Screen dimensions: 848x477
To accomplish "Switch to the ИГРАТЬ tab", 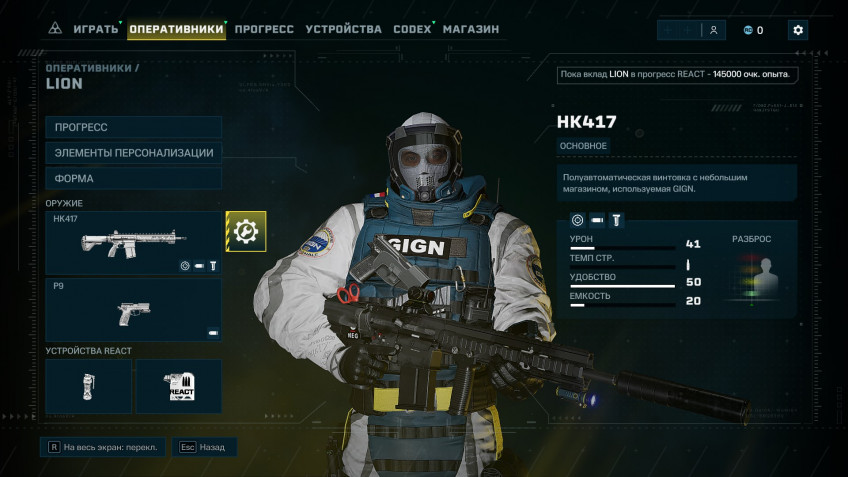I will pos(95,29).
